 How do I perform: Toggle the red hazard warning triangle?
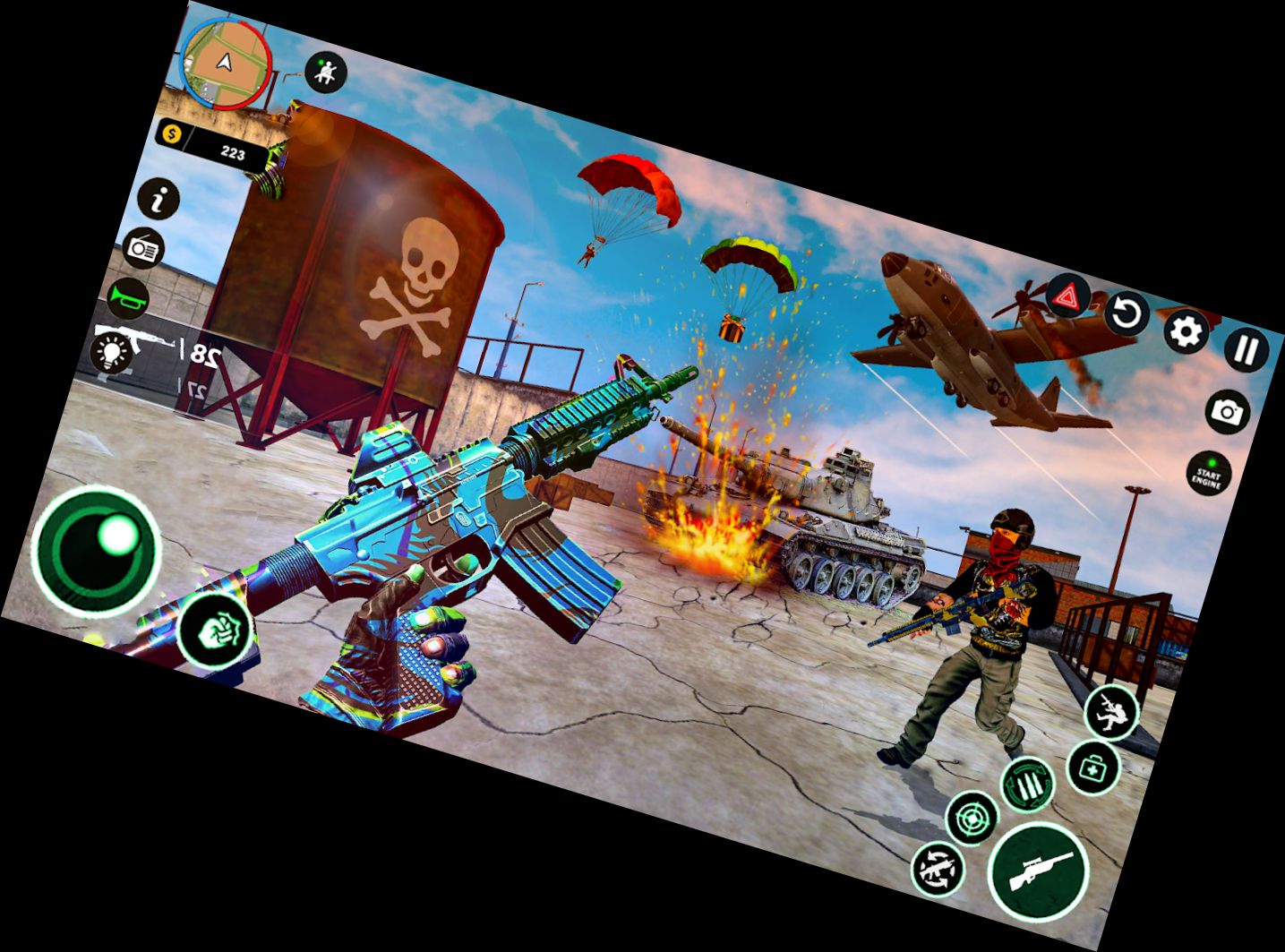click(1066, 296)
